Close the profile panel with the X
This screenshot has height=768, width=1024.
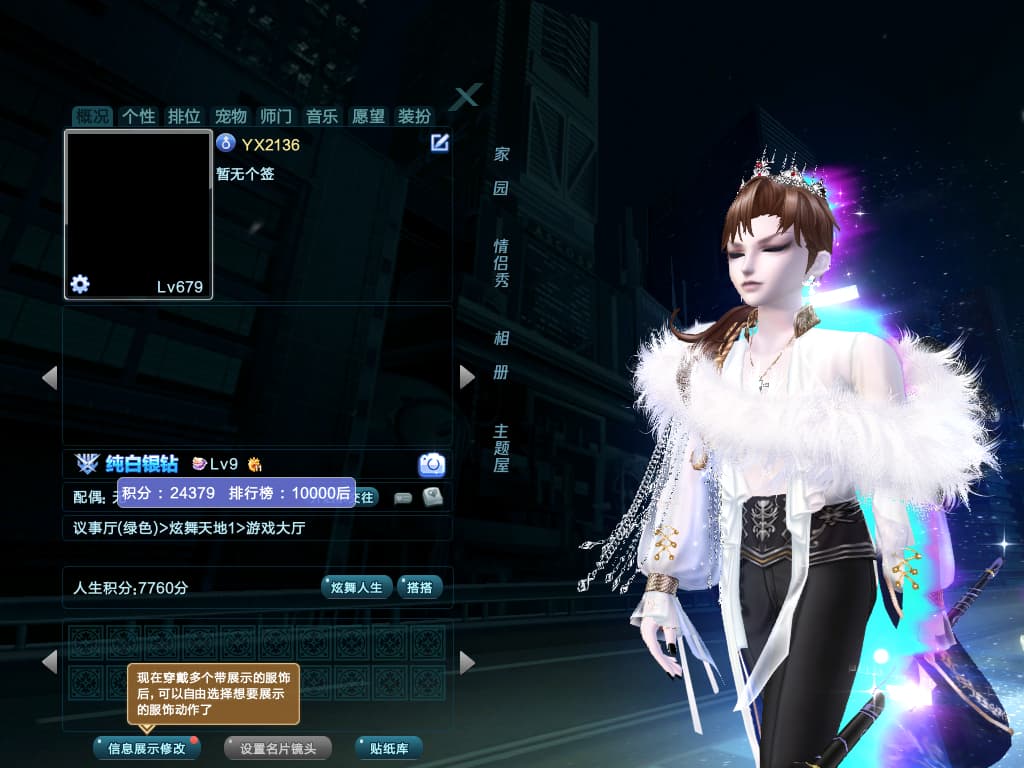466,97
